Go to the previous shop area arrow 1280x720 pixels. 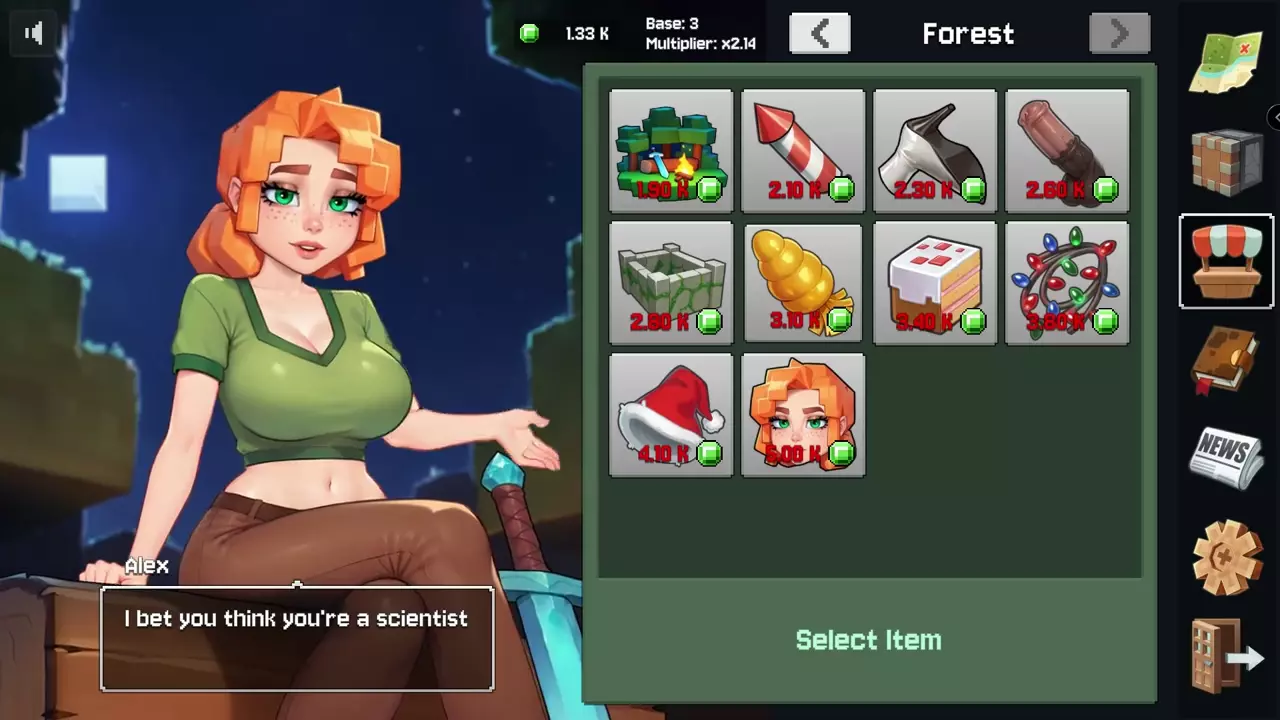point(819,34)
